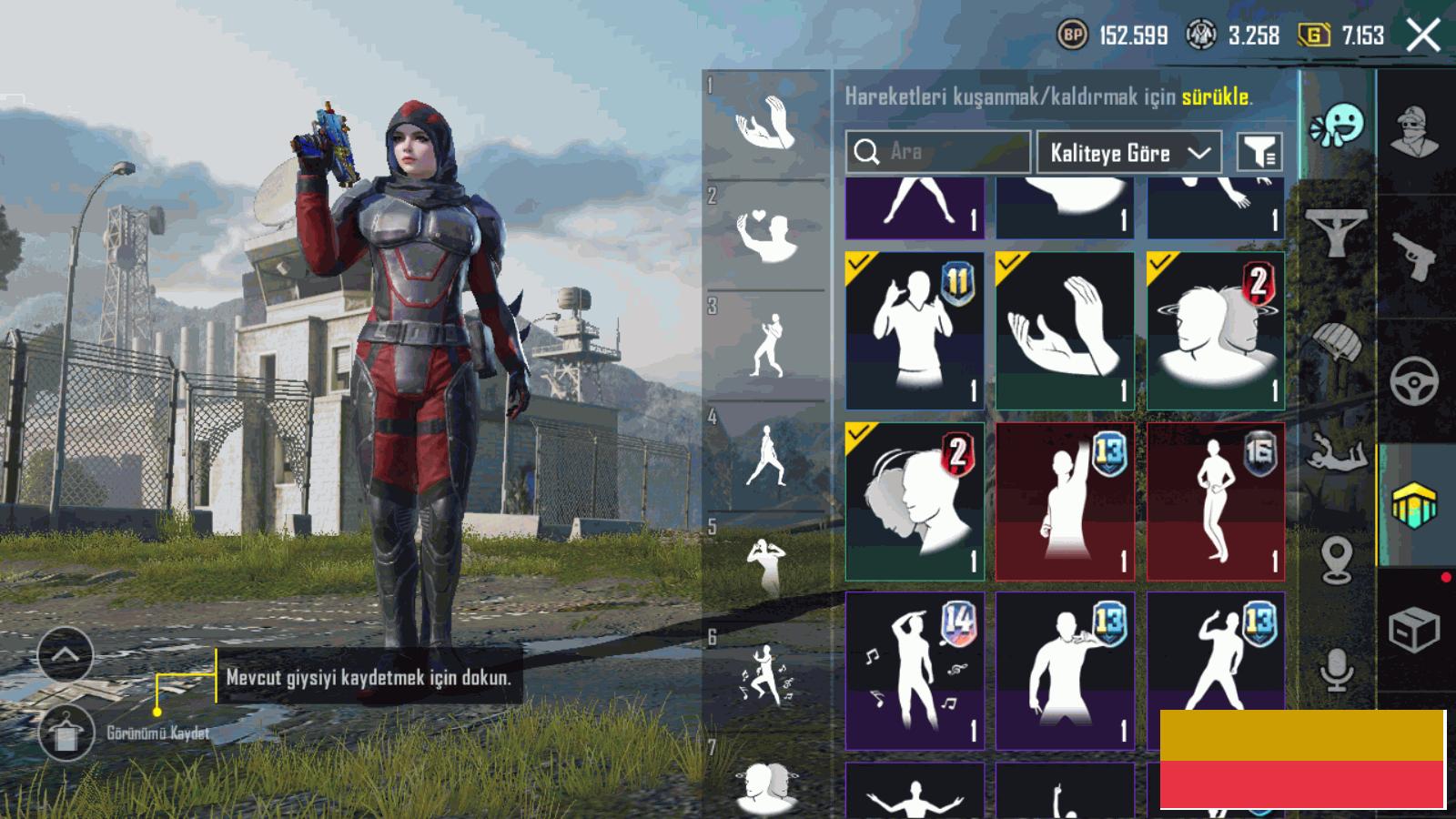
Task: Select the clapping hands emote tile
Action: pyautogui.click(x=1065, y=331)
